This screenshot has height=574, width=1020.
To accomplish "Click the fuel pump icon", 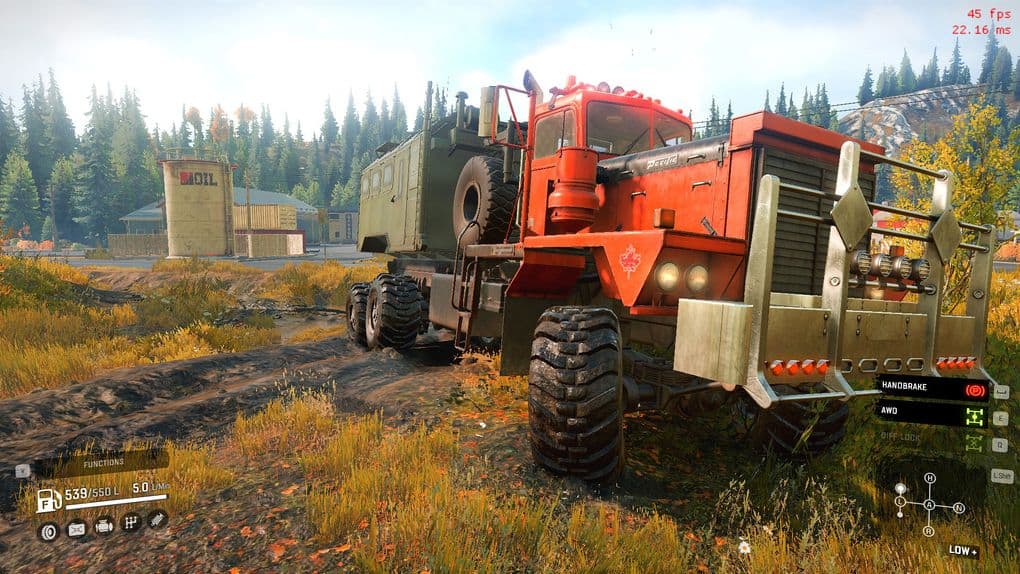I will pos(48,500).
